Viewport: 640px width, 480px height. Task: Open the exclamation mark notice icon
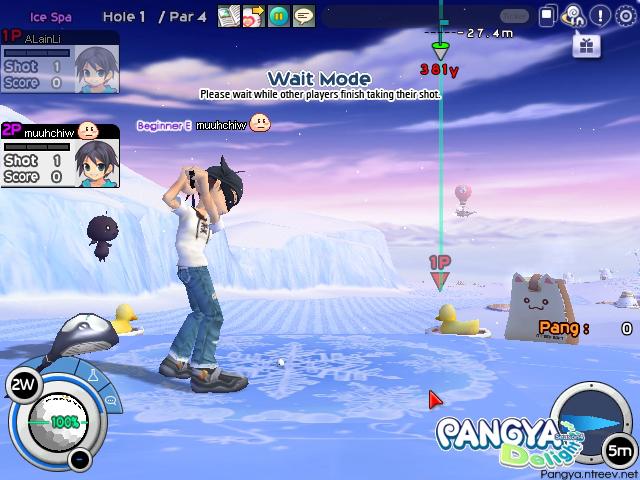point(600,16)
